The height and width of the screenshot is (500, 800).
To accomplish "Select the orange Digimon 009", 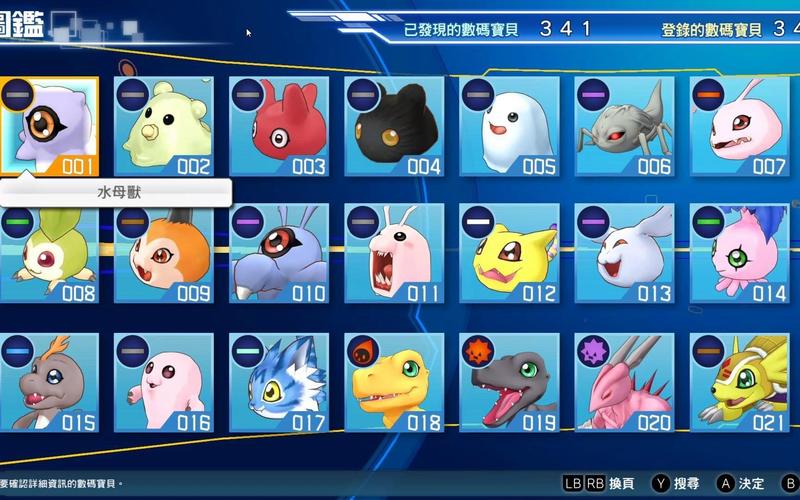I will [164, 254].
